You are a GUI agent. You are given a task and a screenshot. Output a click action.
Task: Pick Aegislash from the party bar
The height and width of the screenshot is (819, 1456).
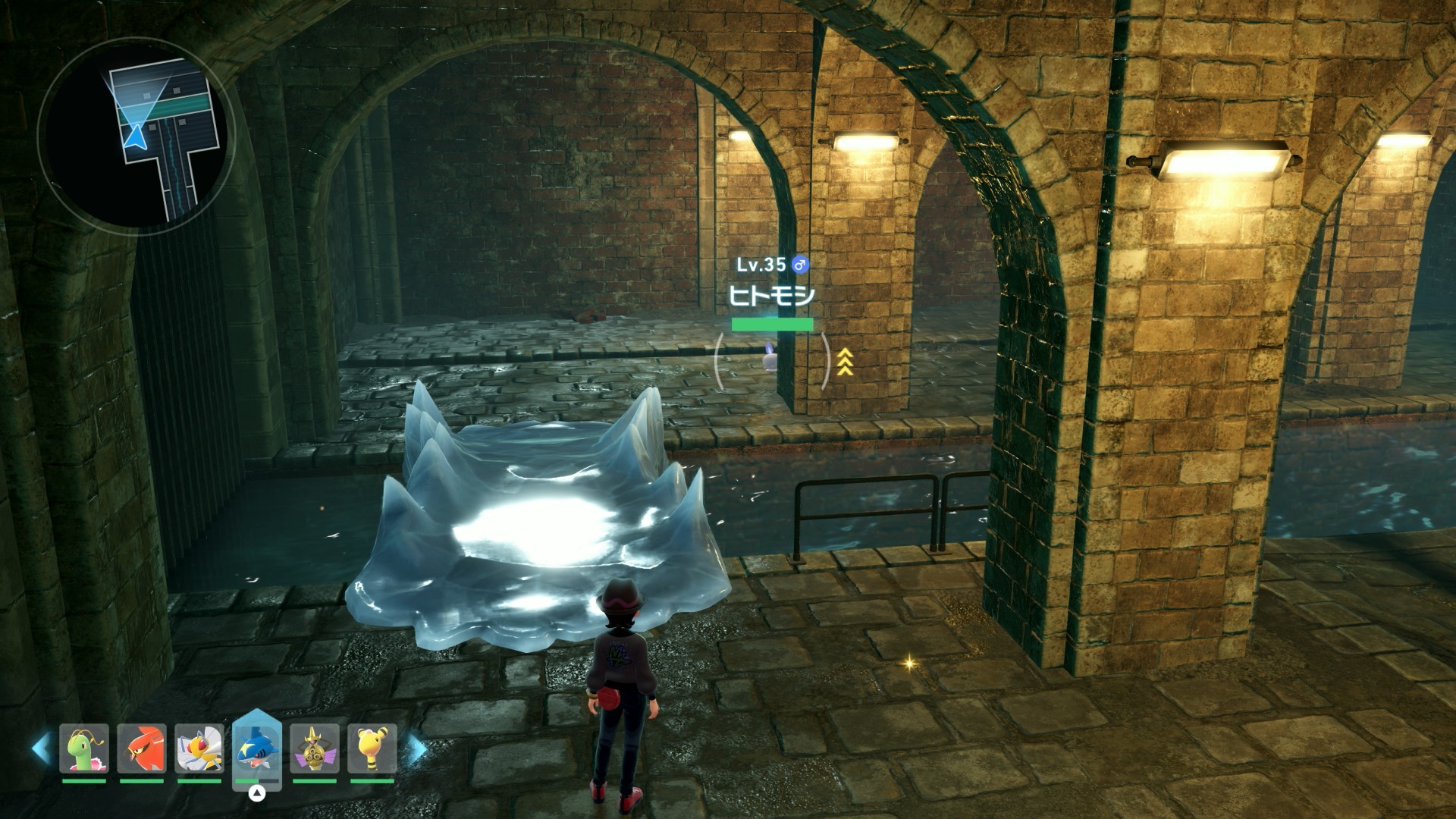click(x=315, y=748)
